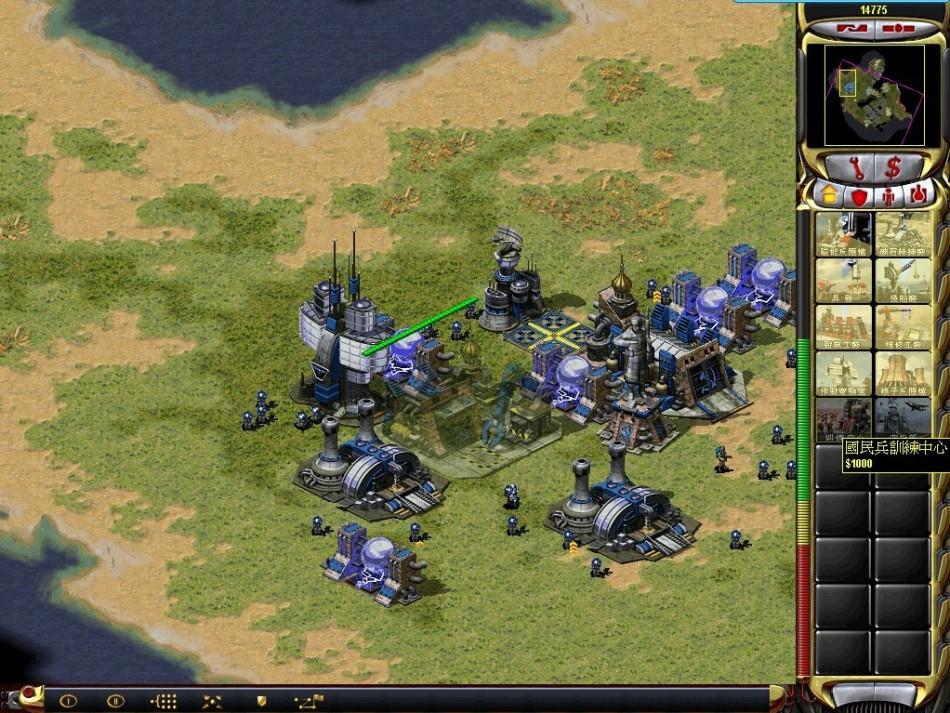Activate the dollar-sign sell button
The width and height of the screenshot is (950, 713).
[892, 167]
